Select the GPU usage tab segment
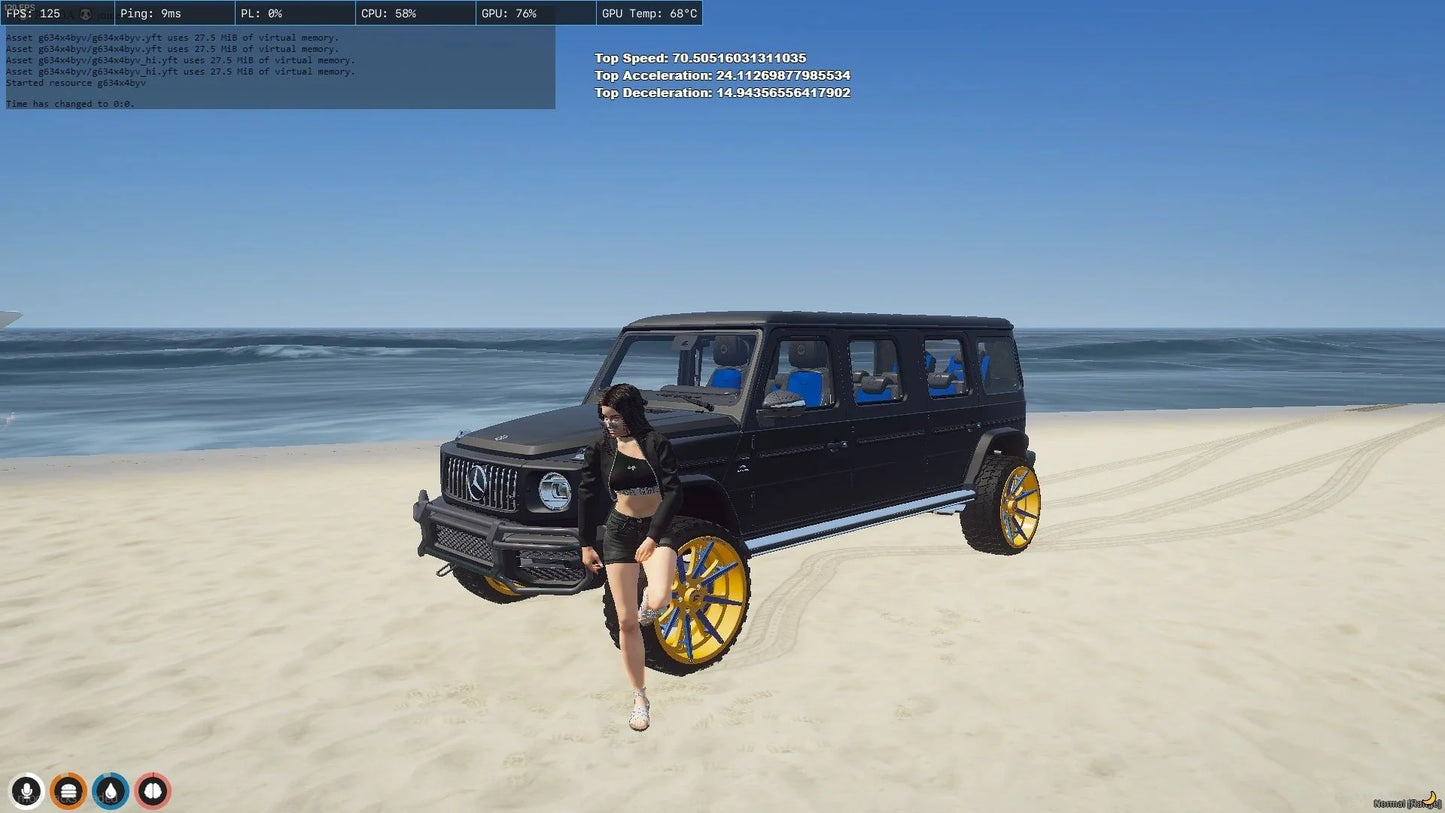 pos(536,13)
